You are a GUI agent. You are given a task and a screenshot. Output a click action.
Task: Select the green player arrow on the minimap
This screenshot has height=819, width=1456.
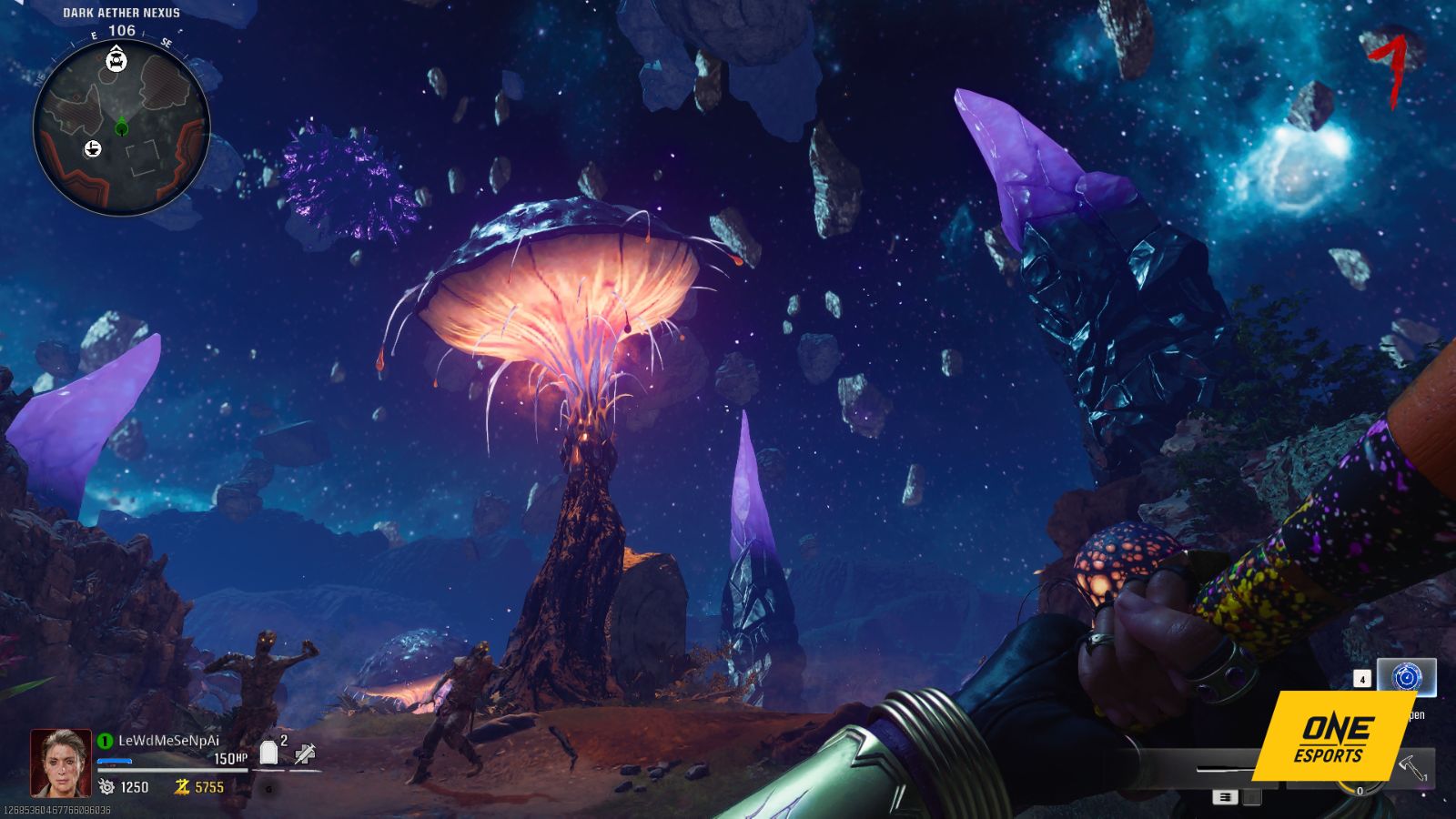121,127
